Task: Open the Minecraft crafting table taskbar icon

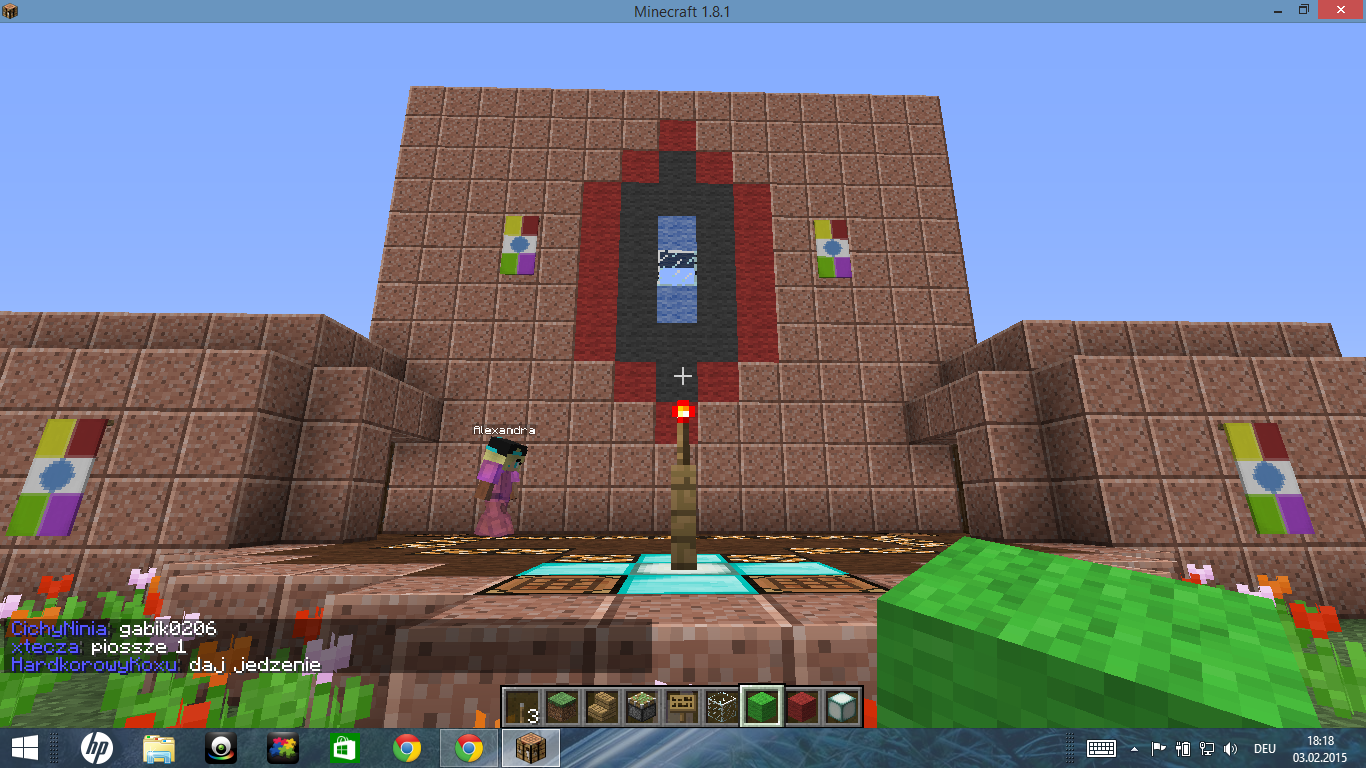Action: click(530, 748)
